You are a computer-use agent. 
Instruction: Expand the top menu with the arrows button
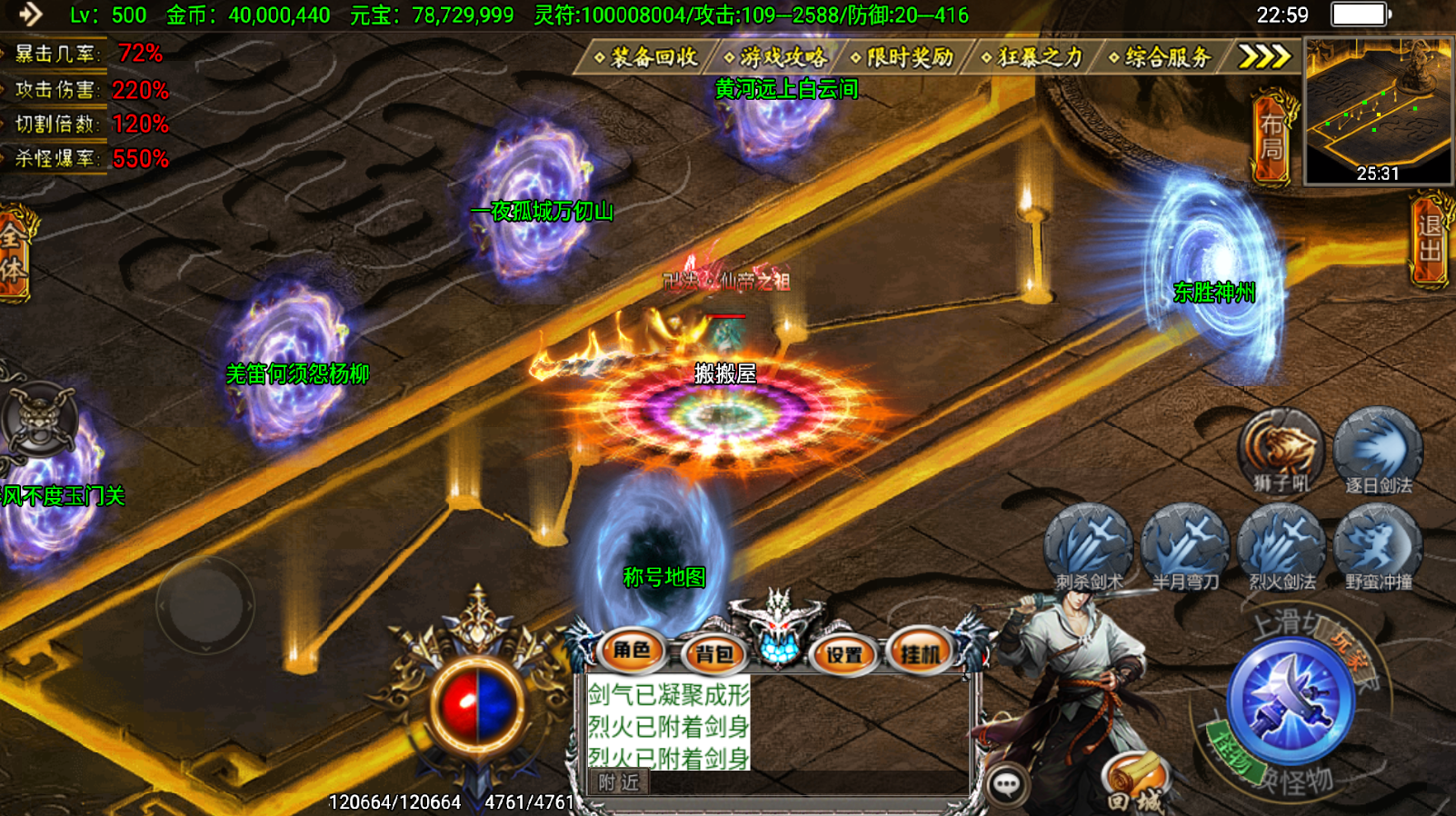pos(1264,57)
